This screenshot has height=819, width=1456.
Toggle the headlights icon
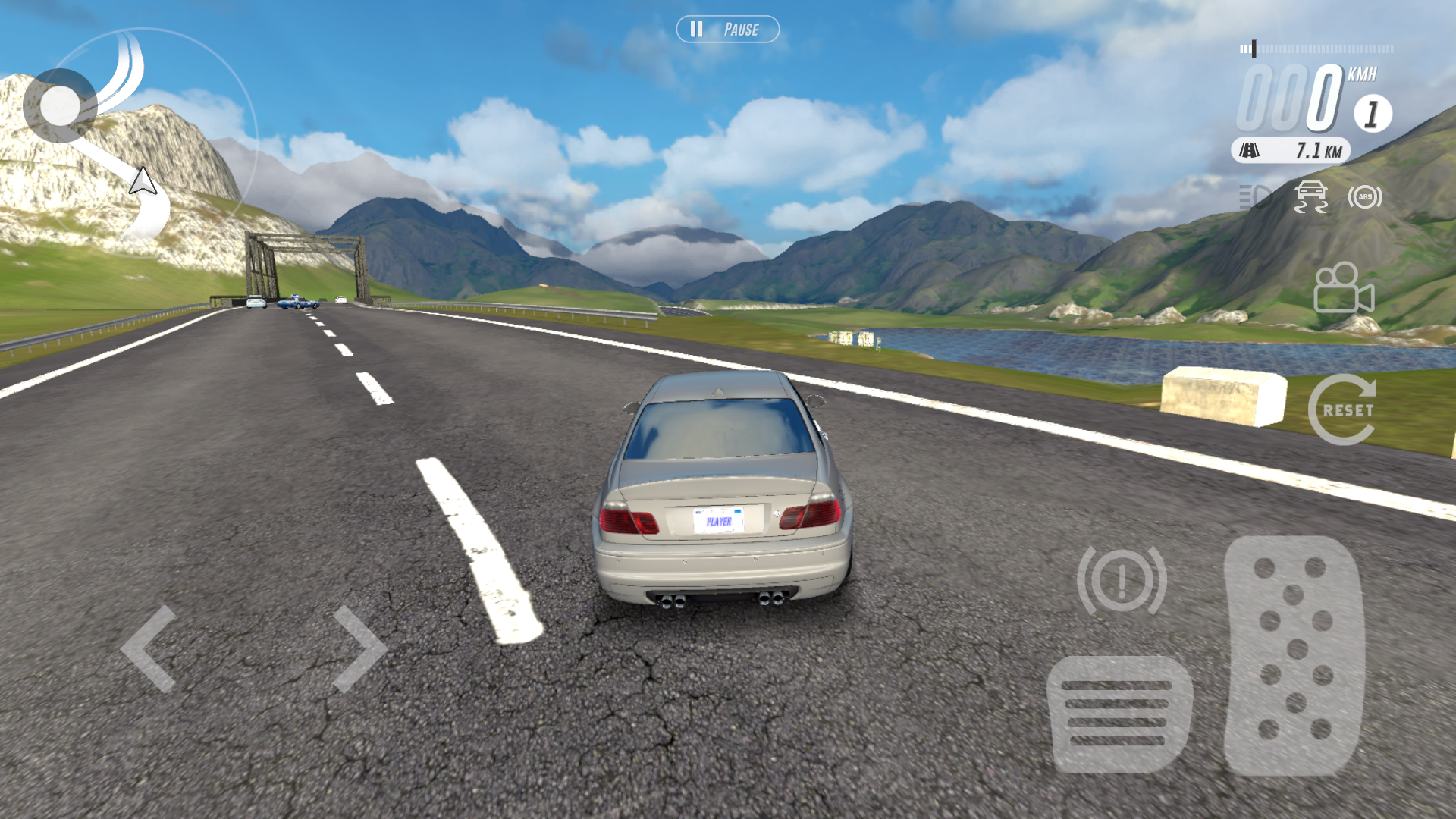pyautogui.click(x=1256, y=197)
